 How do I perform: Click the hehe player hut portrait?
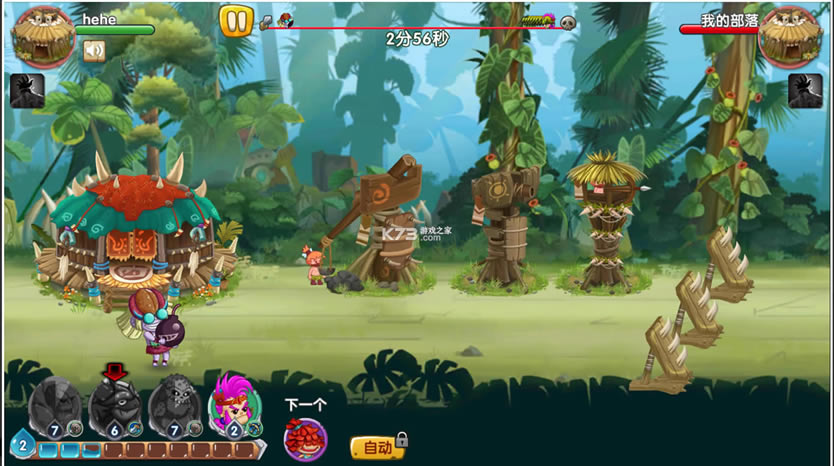click(42, 35)
